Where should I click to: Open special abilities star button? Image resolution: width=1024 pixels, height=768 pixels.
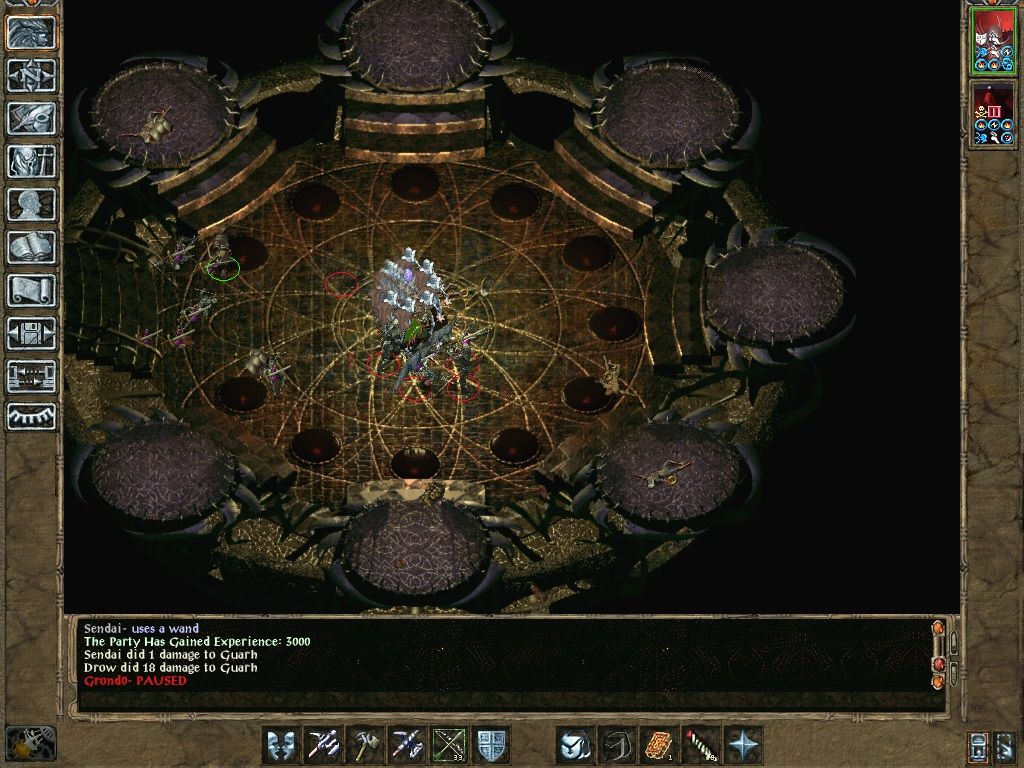coord(743,745)
